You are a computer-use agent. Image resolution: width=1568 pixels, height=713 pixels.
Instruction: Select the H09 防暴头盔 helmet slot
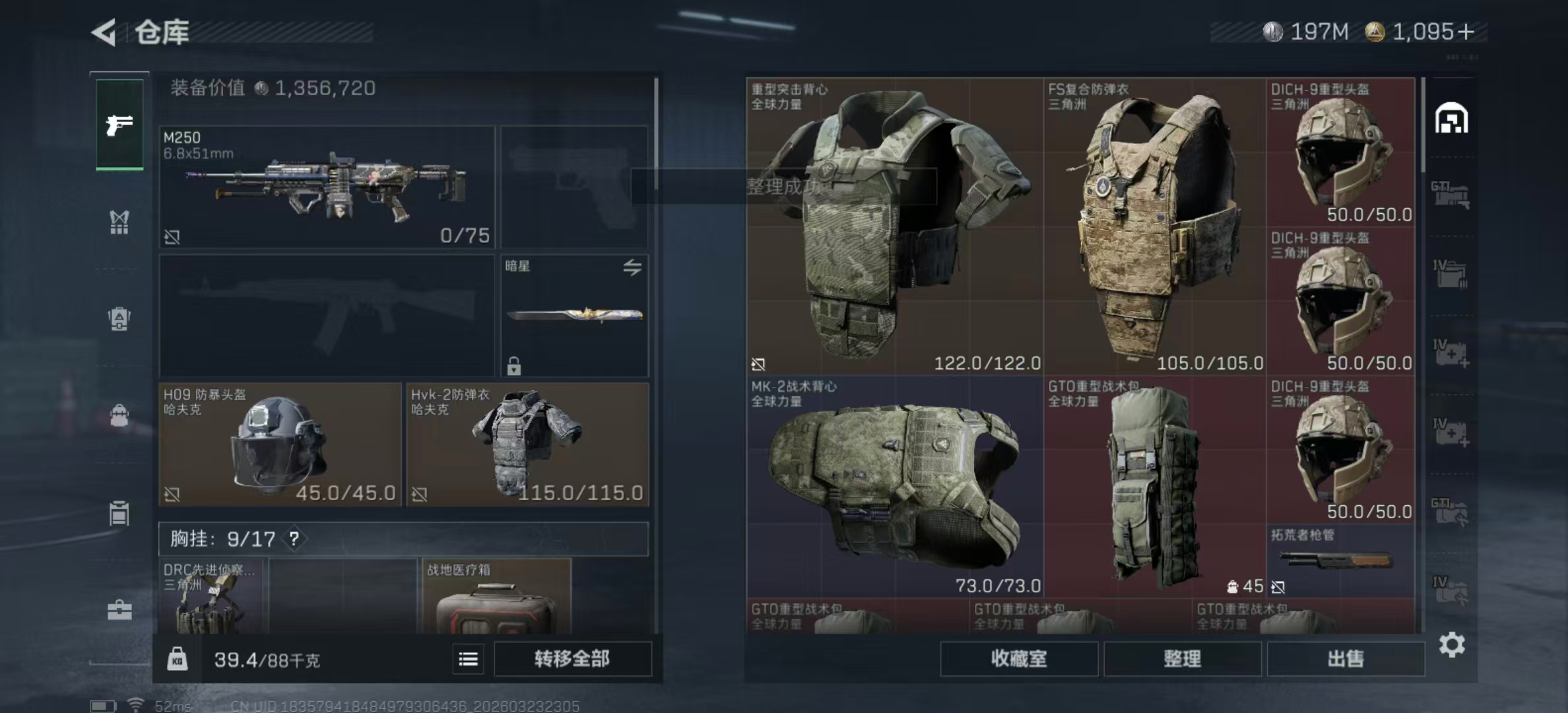(280, 444)
